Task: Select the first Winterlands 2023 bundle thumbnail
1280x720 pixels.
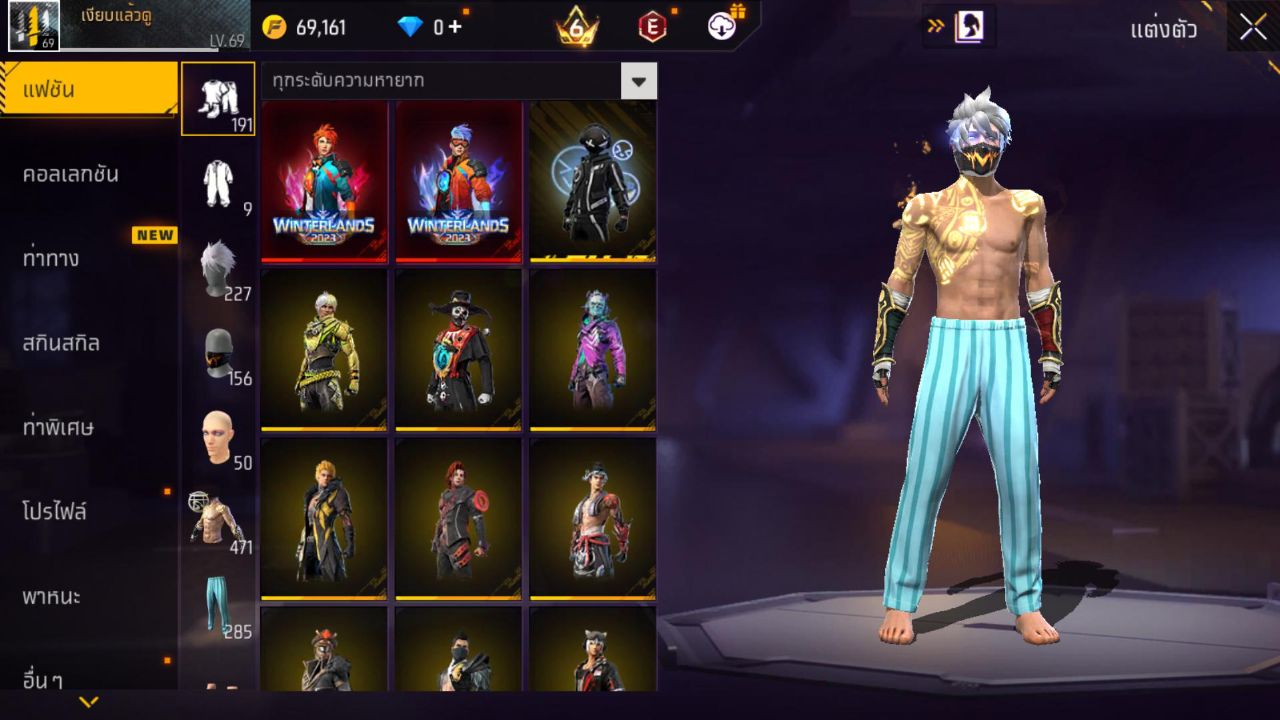Action: pos(322,183)
